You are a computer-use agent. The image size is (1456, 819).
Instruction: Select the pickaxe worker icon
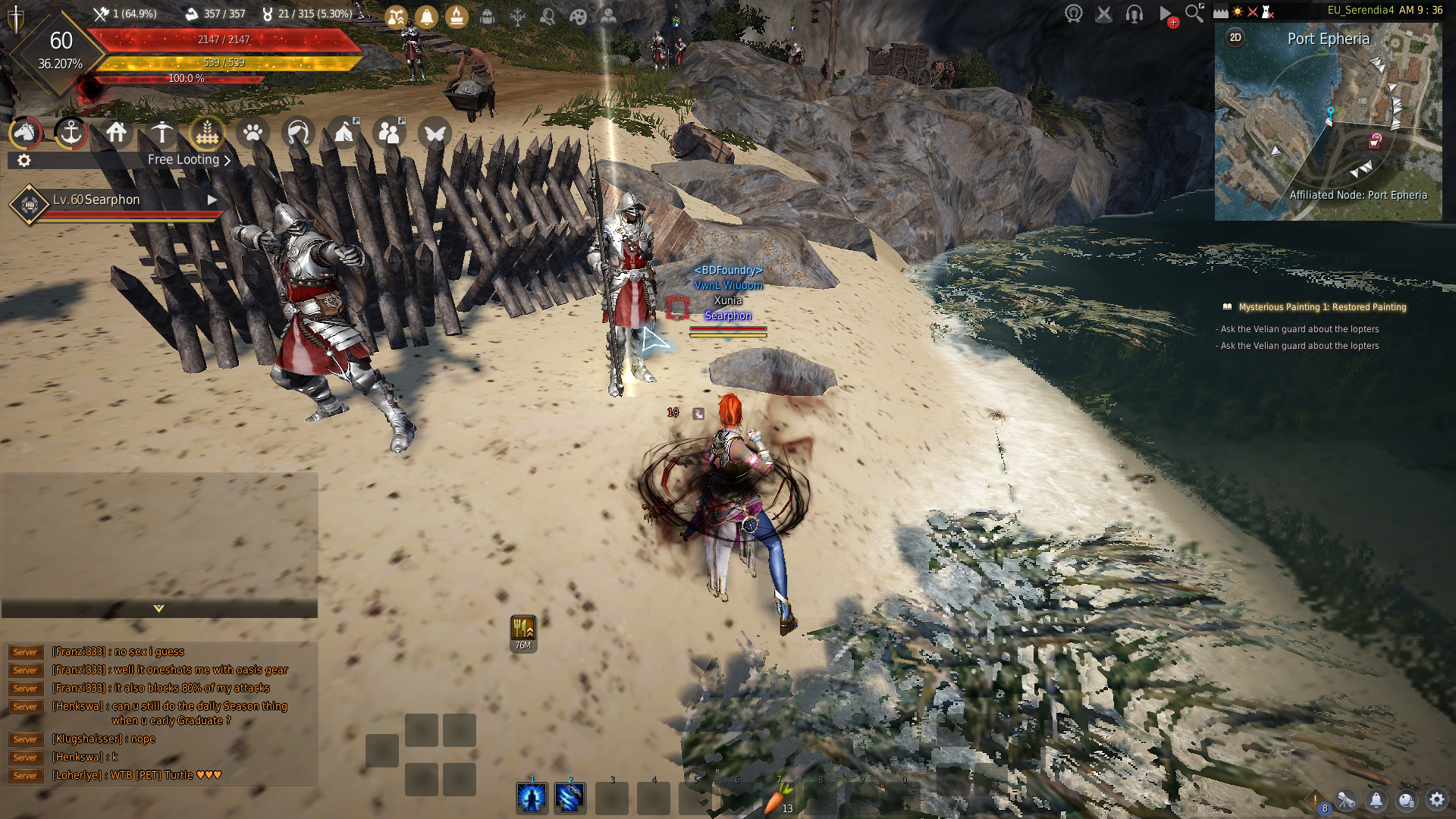(x=162, y=133)
